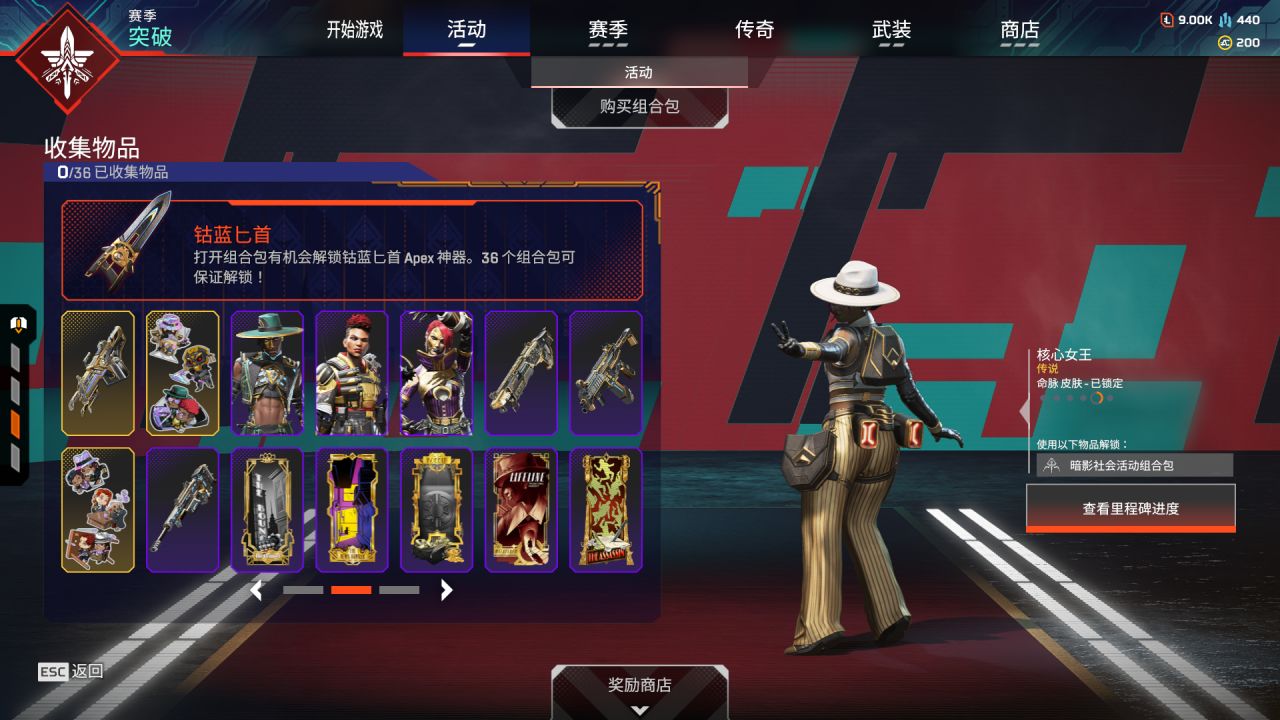Select the sticker pack with green-hat character
1280x720 pixels.
coord(183,373)
